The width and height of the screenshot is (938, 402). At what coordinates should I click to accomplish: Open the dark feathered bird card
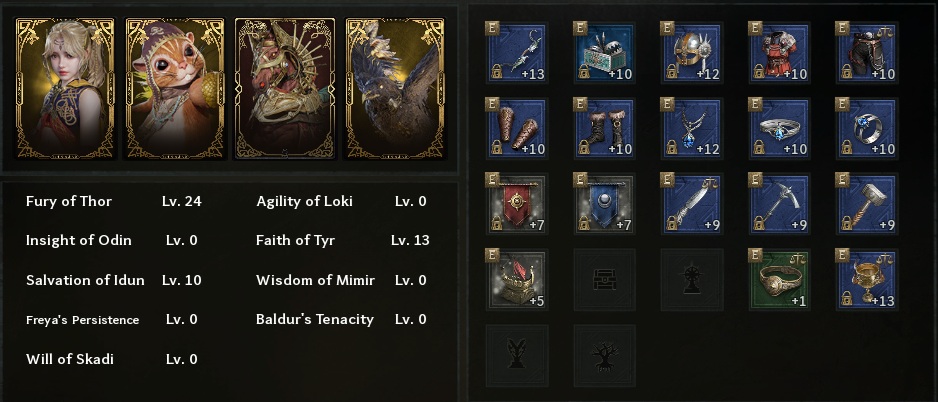click(394, 88)
